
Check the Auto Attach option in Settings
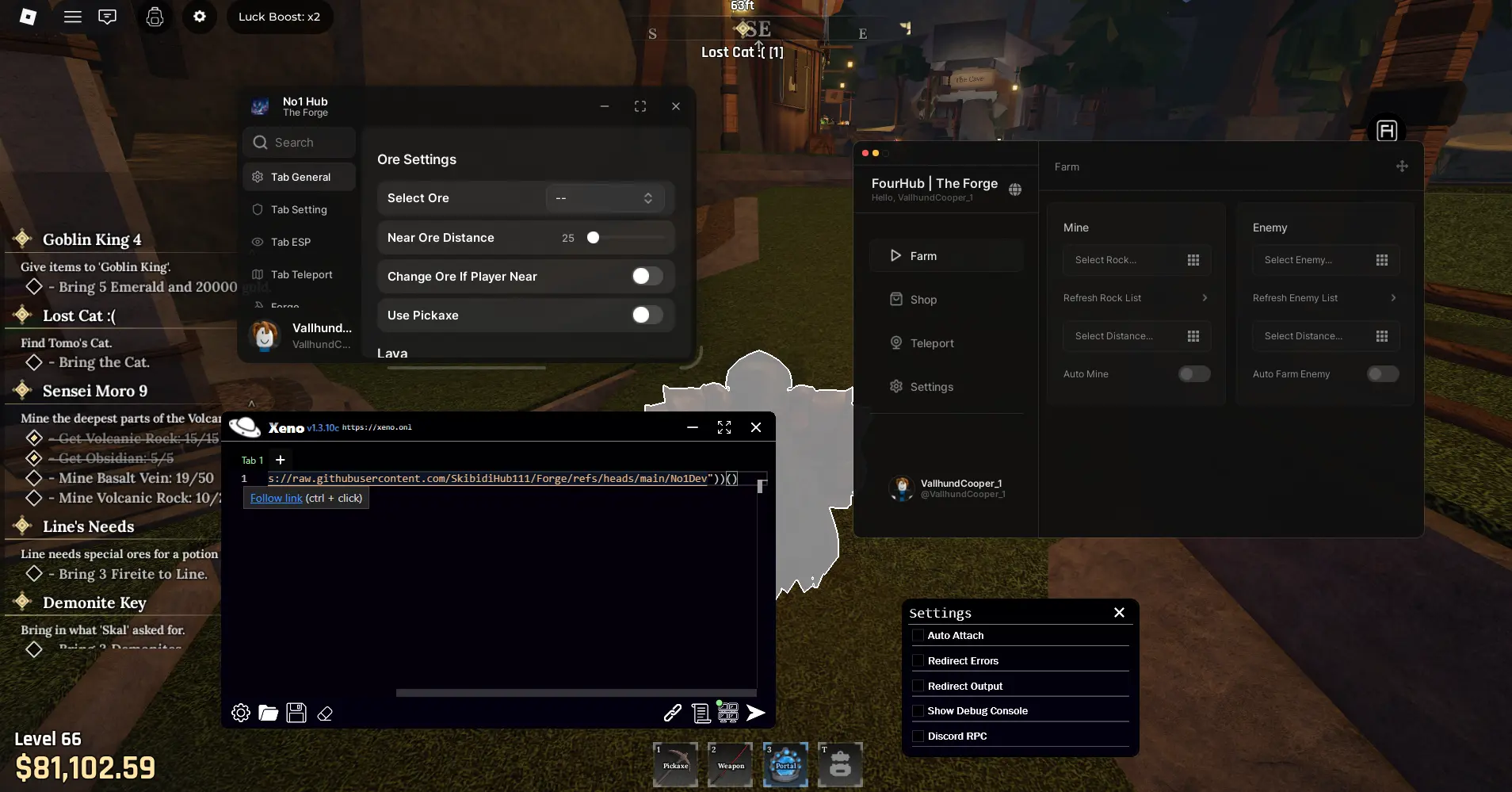(x=918, y=635)
